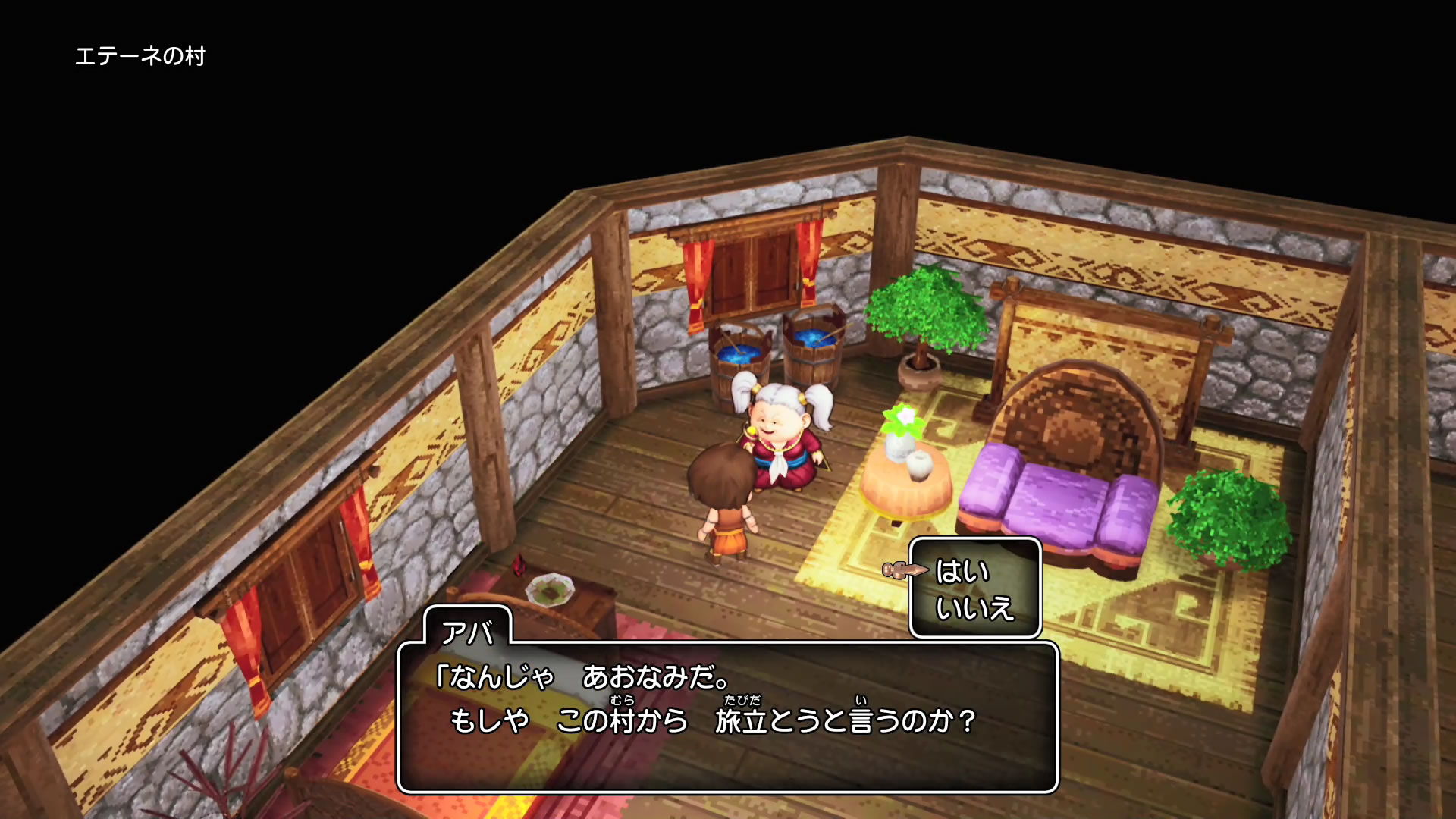Choose the はい dialogue option
1456x819 pixels.
pos(962,571)
